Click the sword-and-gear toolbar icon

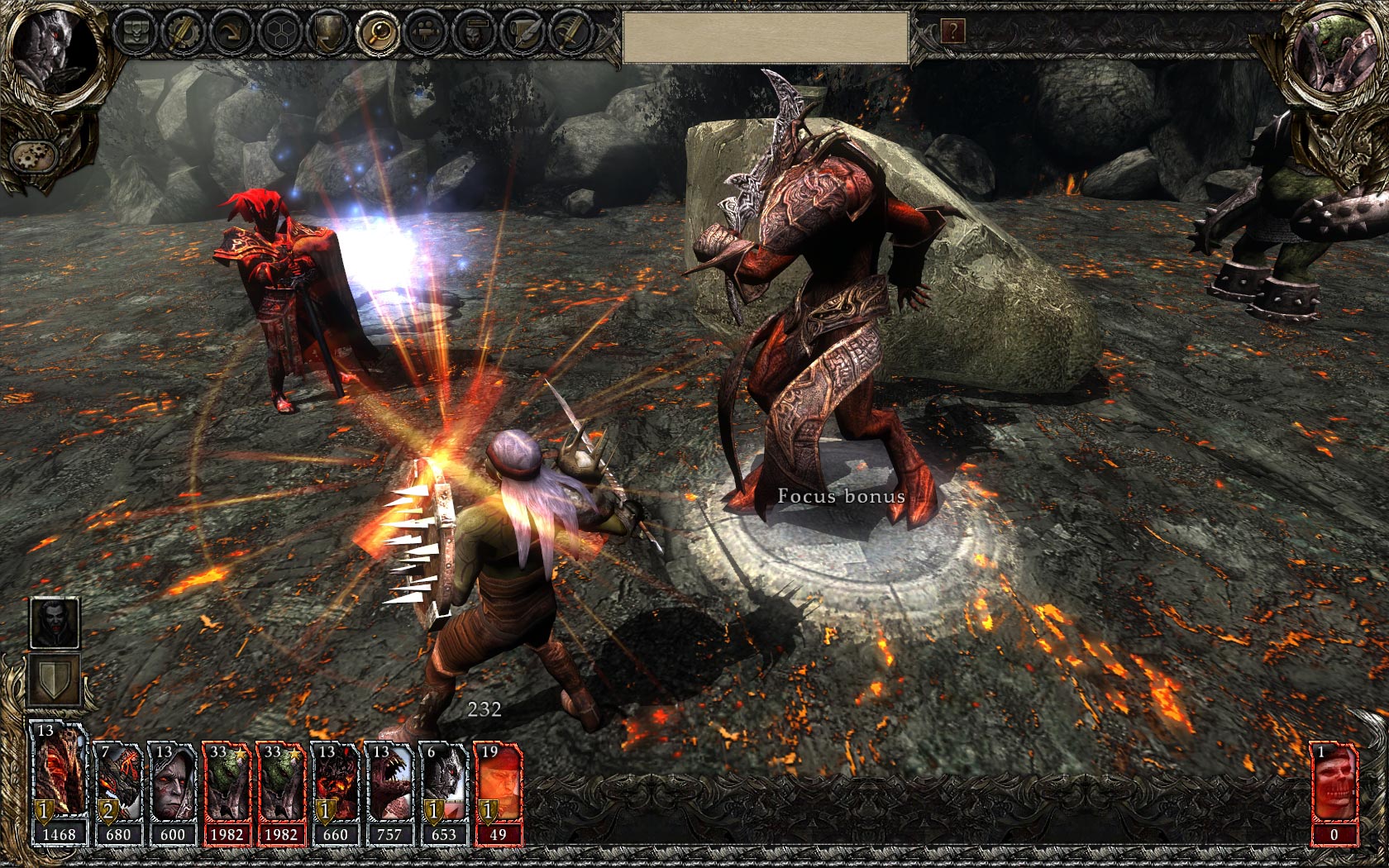pyautogui.click(x=182, y=32)
